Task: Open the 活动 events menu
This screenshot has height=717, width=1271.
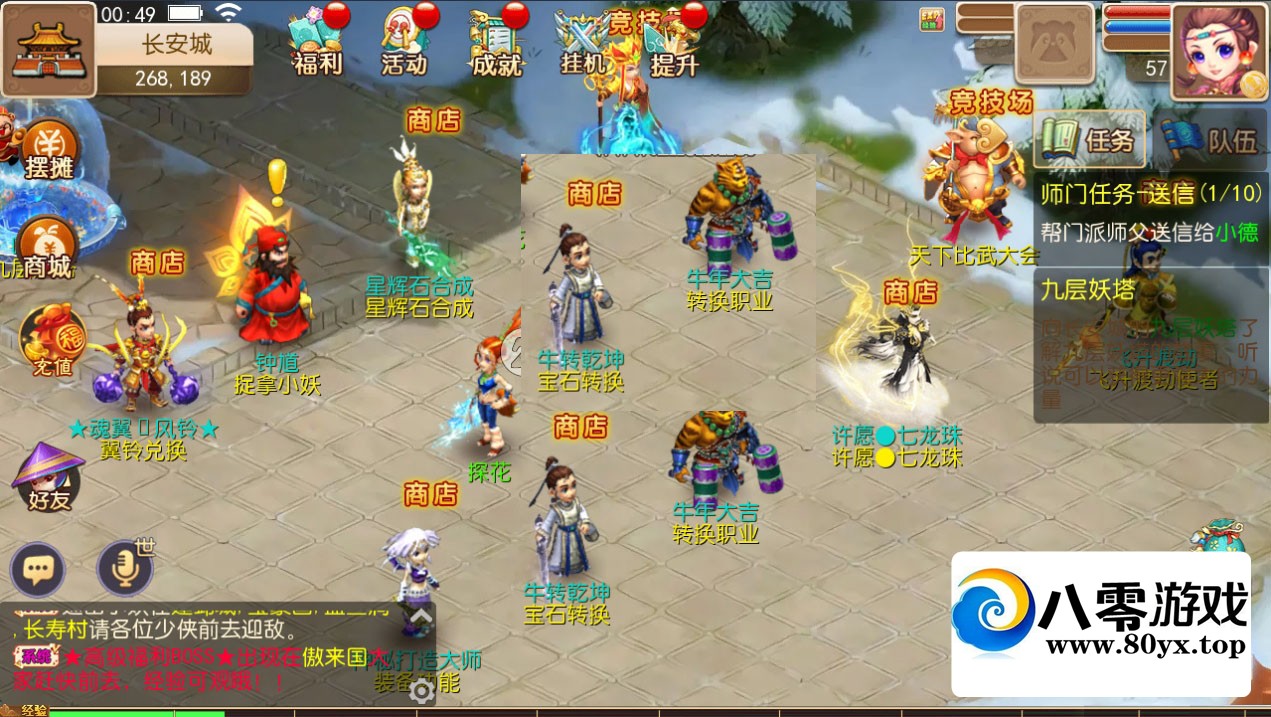Action: [x=405, y=43]
